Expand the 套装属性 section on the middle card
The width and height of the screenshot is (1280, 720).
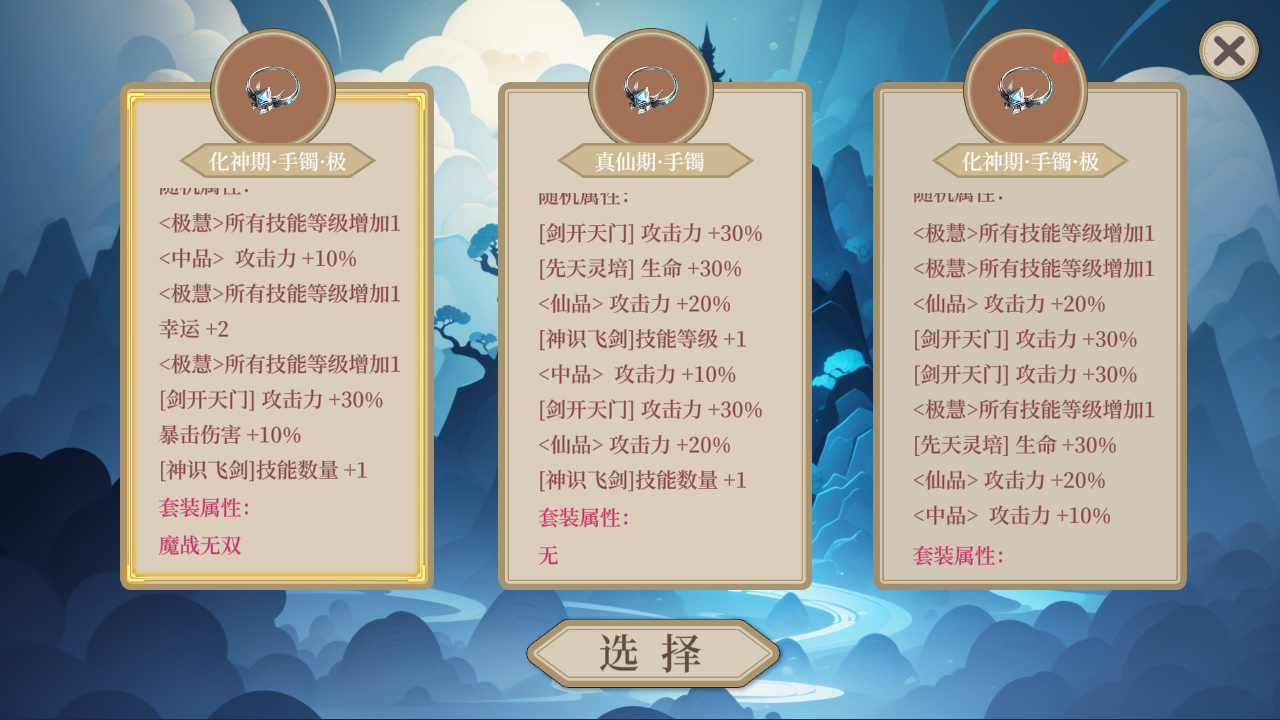[585, 519]
